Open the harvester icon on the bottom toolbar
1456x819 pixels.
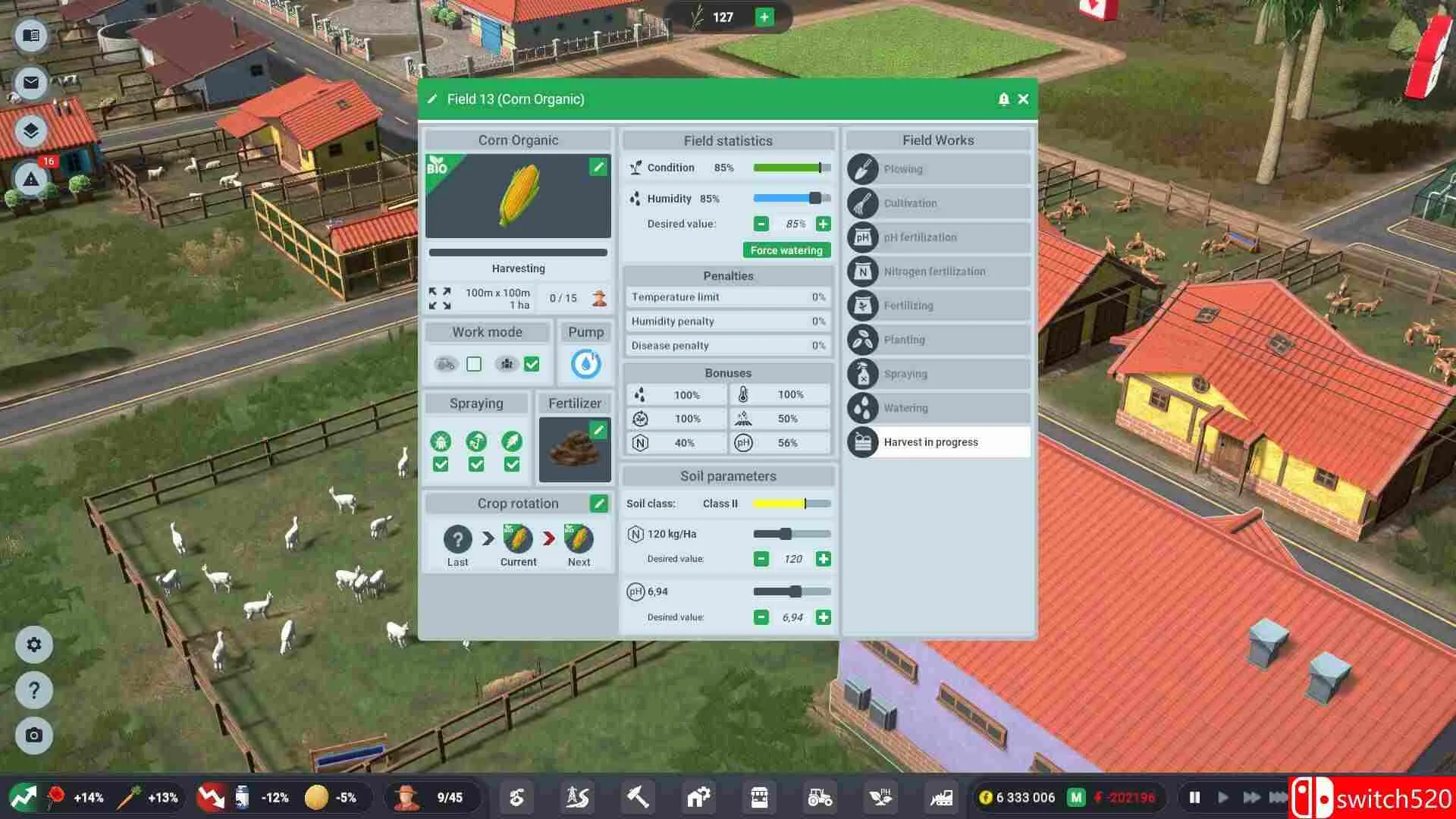(940, 797)
